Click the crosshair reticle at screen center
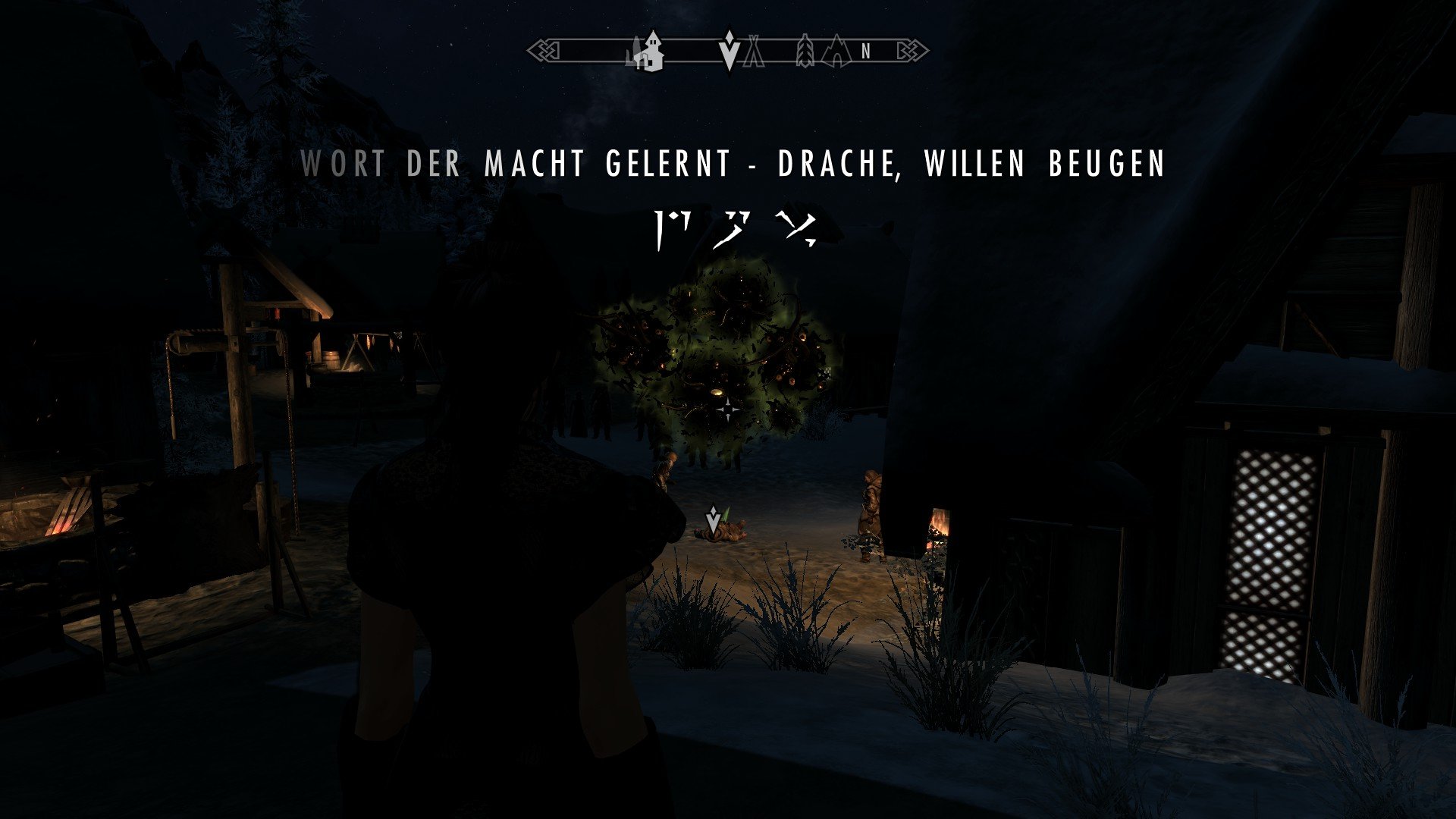This screenshot has width=1456, height=819. click(x=727, y=409)
